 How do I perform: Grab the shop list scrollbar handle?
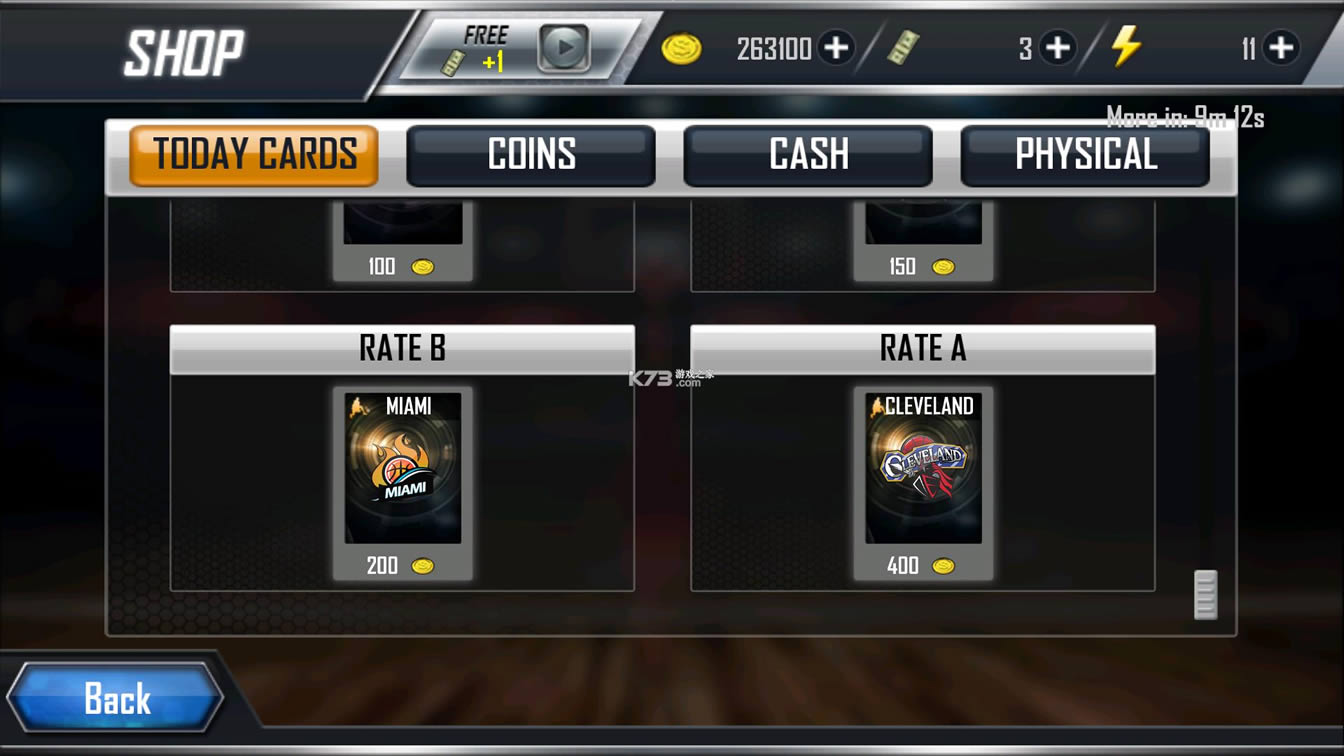click(x=1206, y=595)
